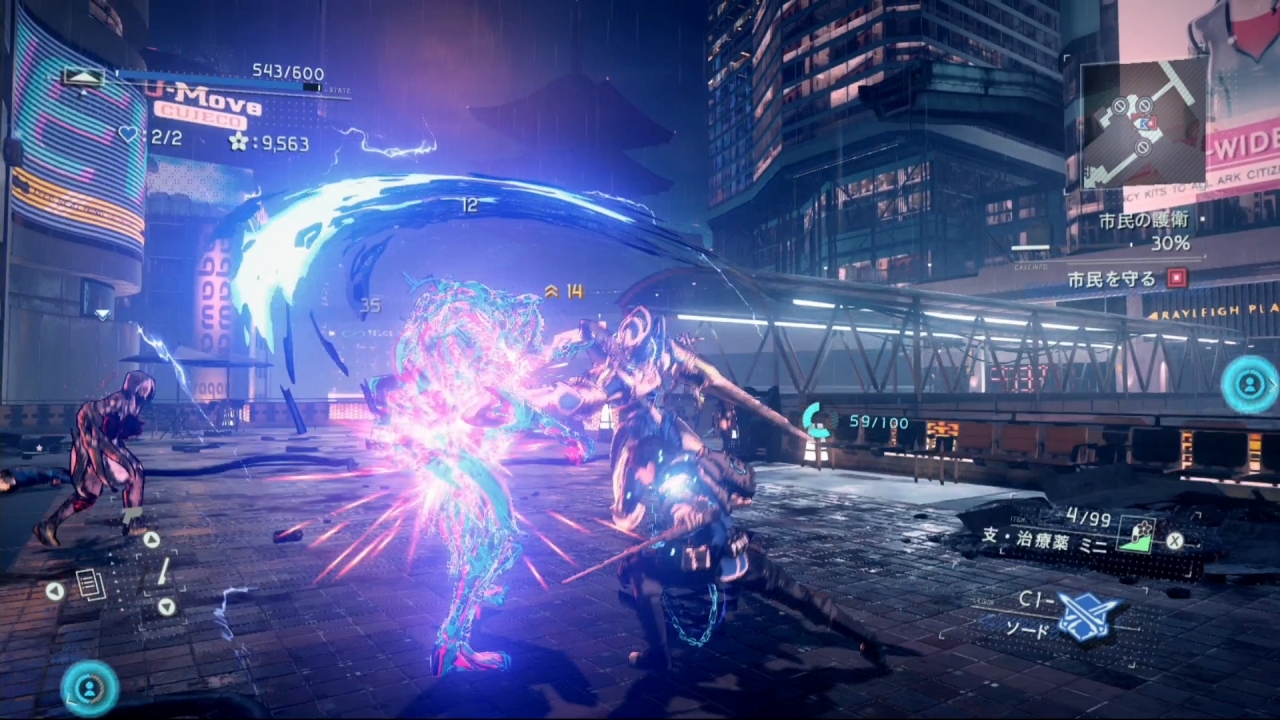Use the 治療薬 ミニ medicine item icon
Image resolution: width=1280 pixels, height=720 pixels.
tap(1135, 533)
